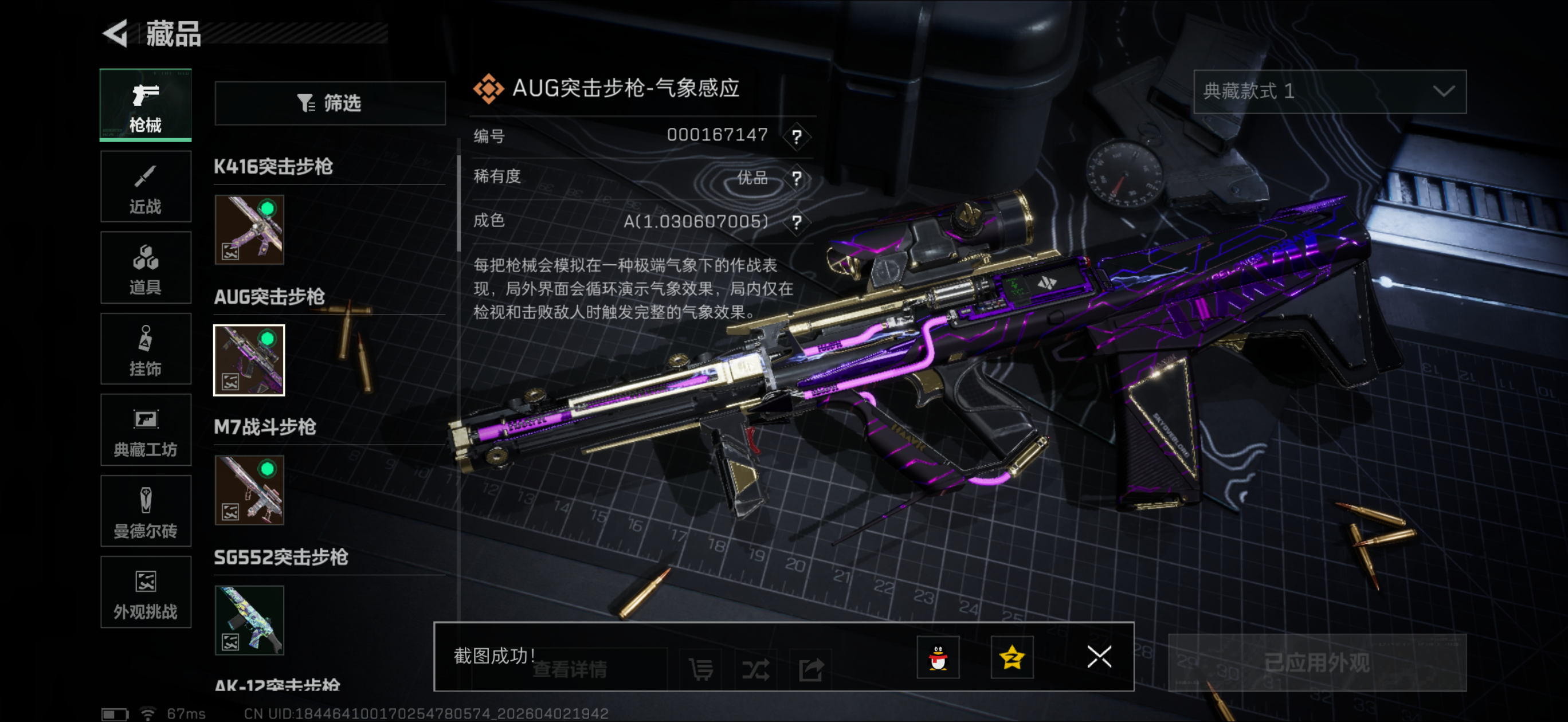
Task: Go back using the arrow beside 藏品
Action: coord(116,33)
